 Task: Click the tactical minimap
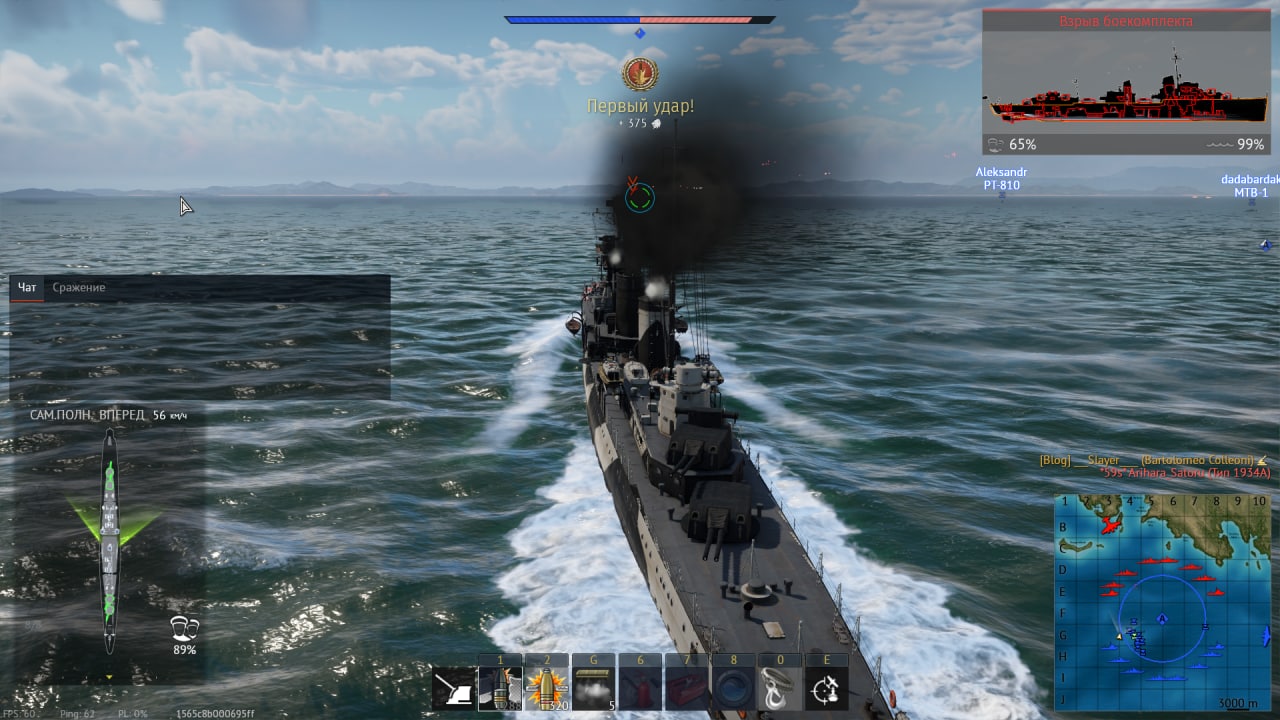tap(1162, 600)
